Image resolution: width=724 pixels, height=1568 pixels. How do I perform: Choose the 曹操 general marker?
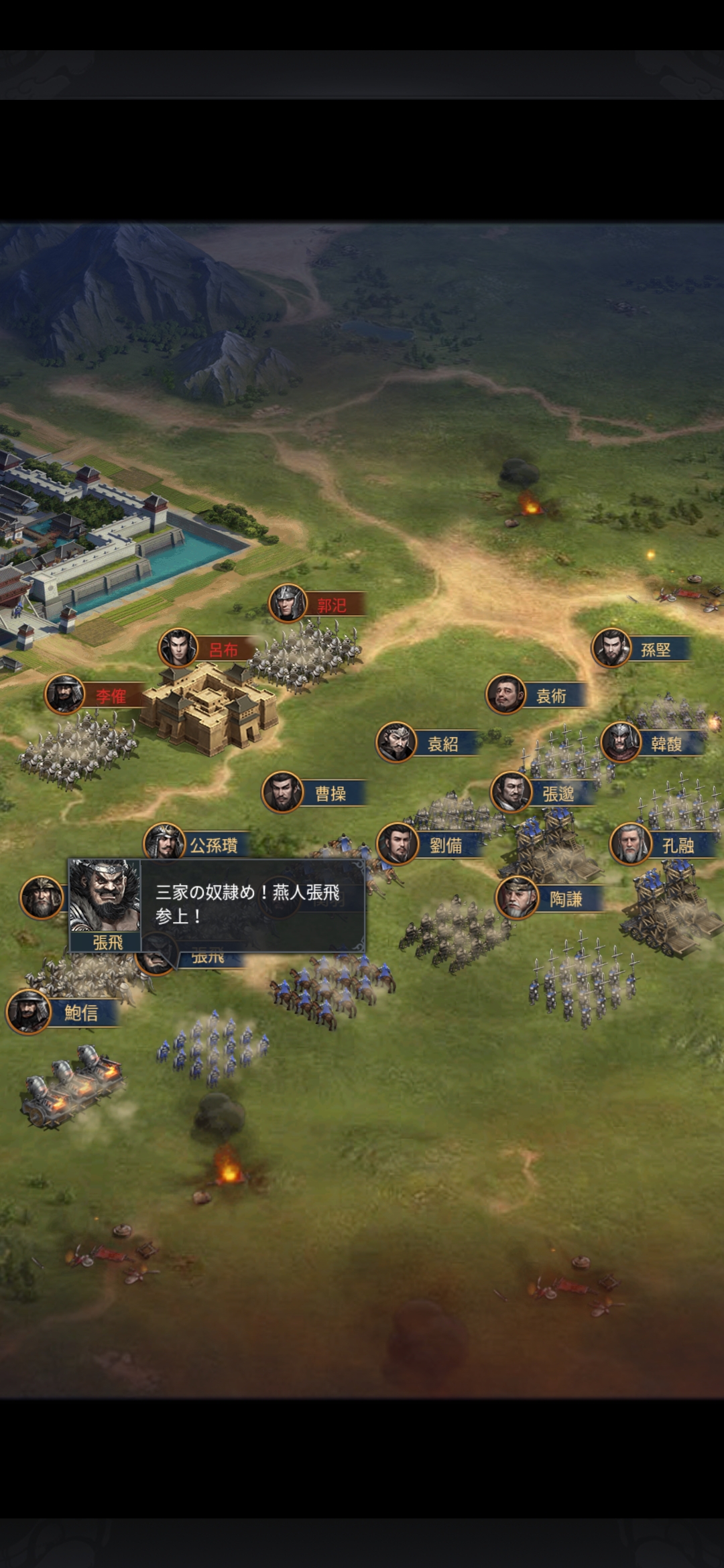pyautogui.click(x=314, y=793)
